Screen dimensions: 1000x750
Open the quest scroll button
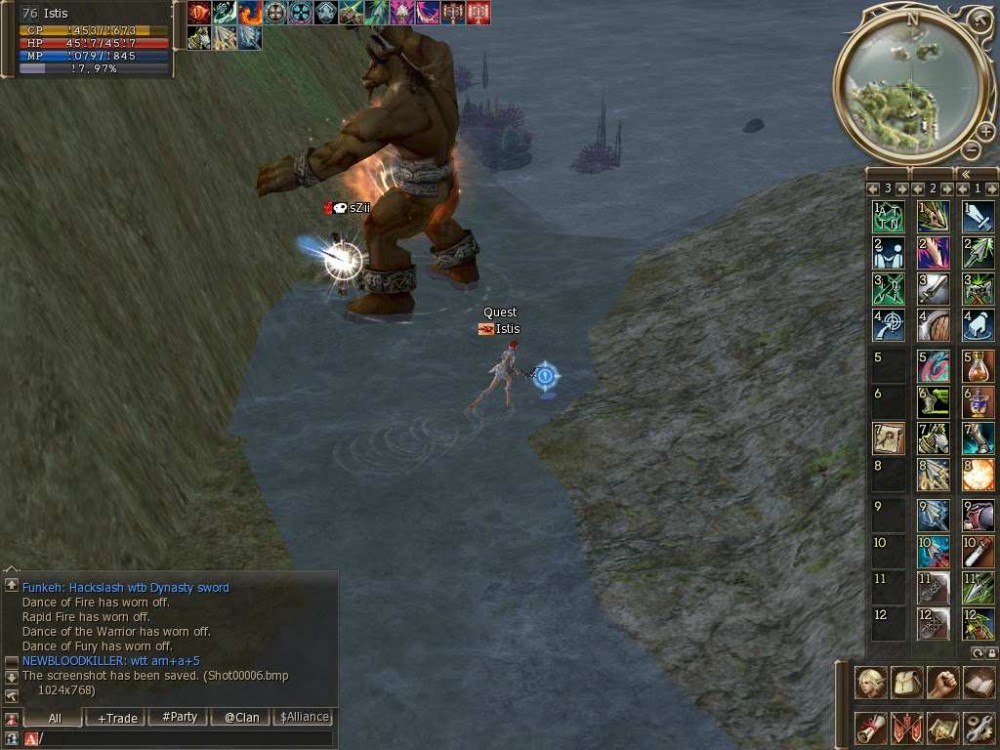871,727
